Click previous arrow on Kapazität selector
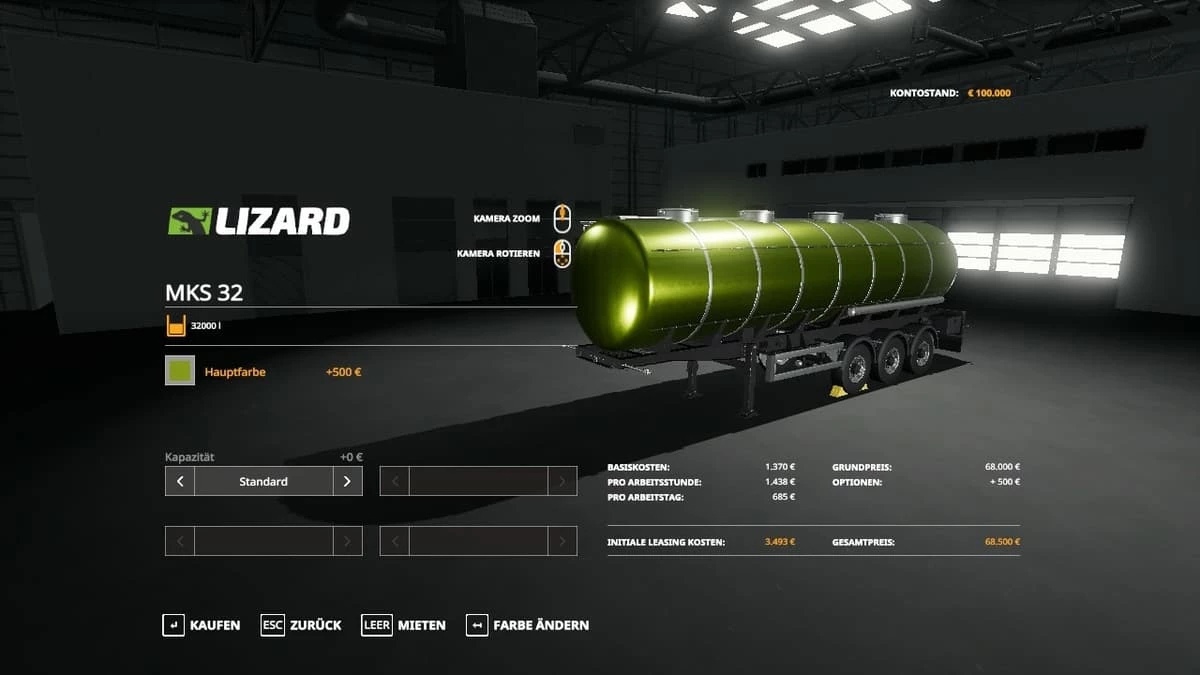The height and width of the screenshot is (675, 1200). click(x=180, y=481)
